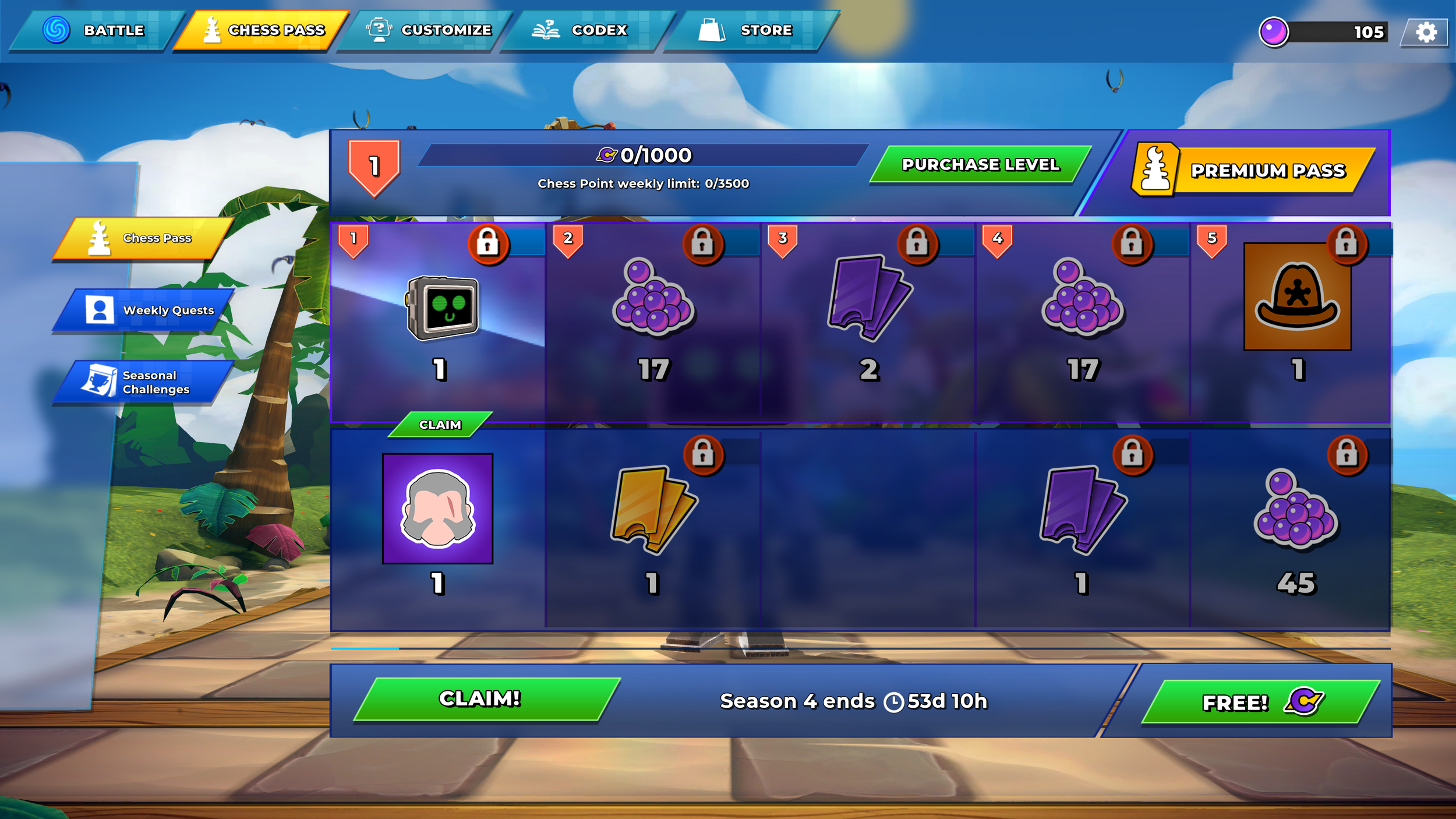Image resolution: width=1456 pixels, height=819 pixels.
Task: Visit the Store tab
Action: click(x=748, y=30)
